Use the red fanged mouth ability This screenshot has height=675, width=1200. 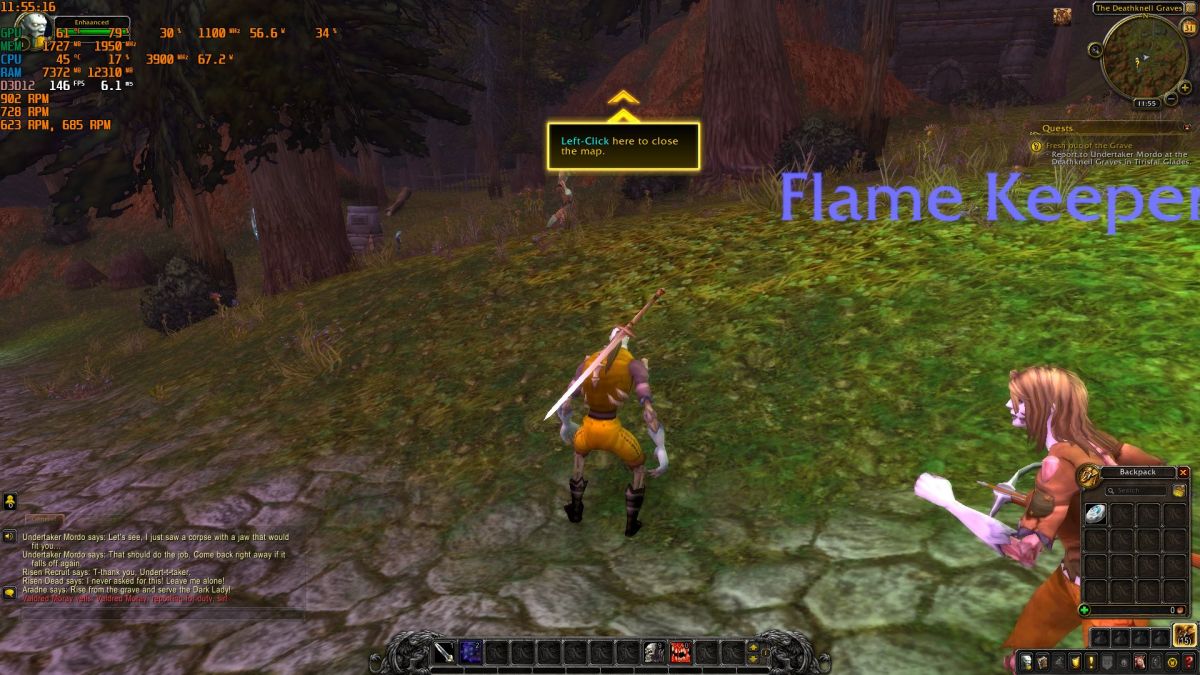point(681,653)
